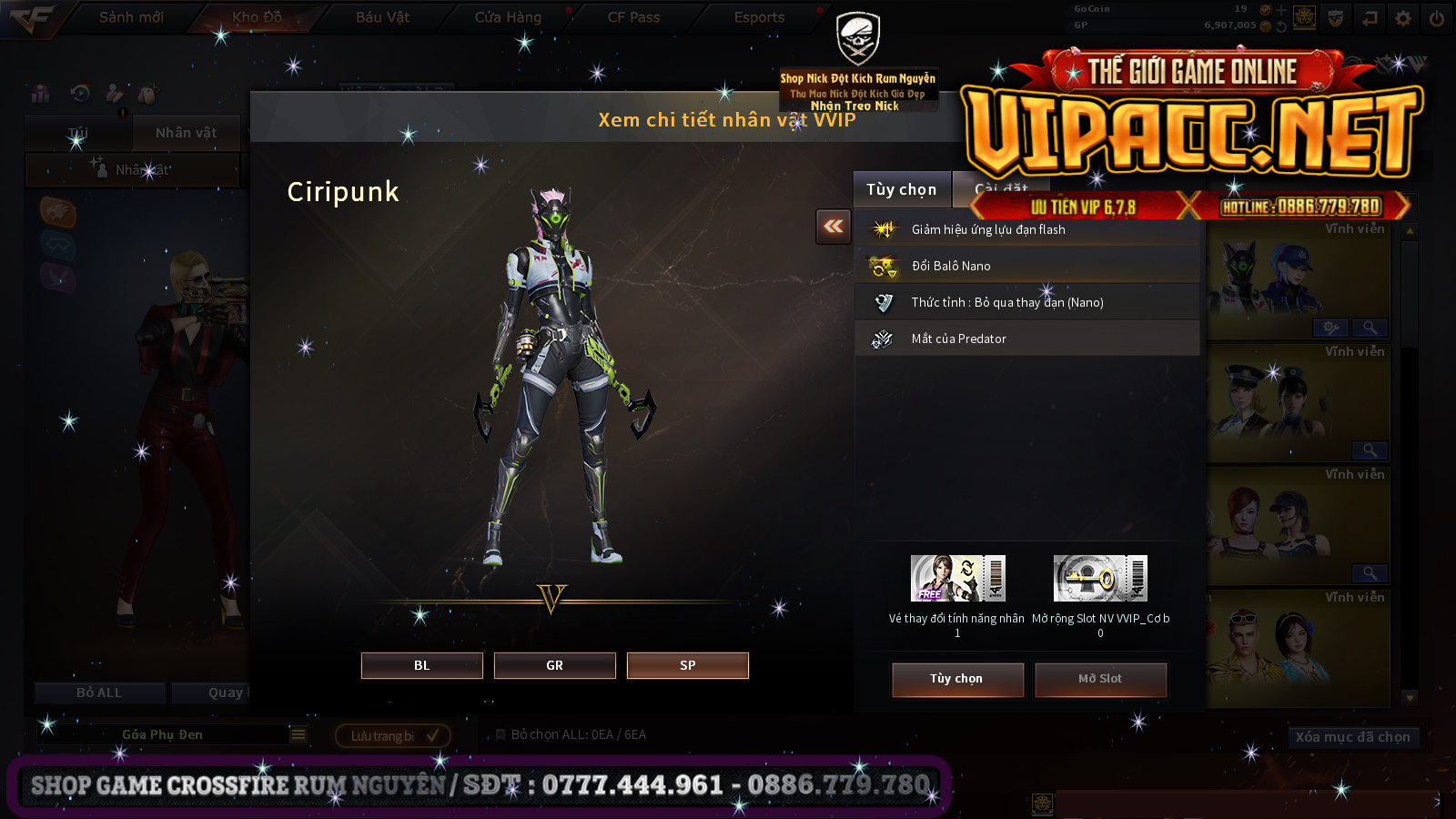Screen dimensions: 1456x819
Task: Click the power exit icon
Action: 1436,18
